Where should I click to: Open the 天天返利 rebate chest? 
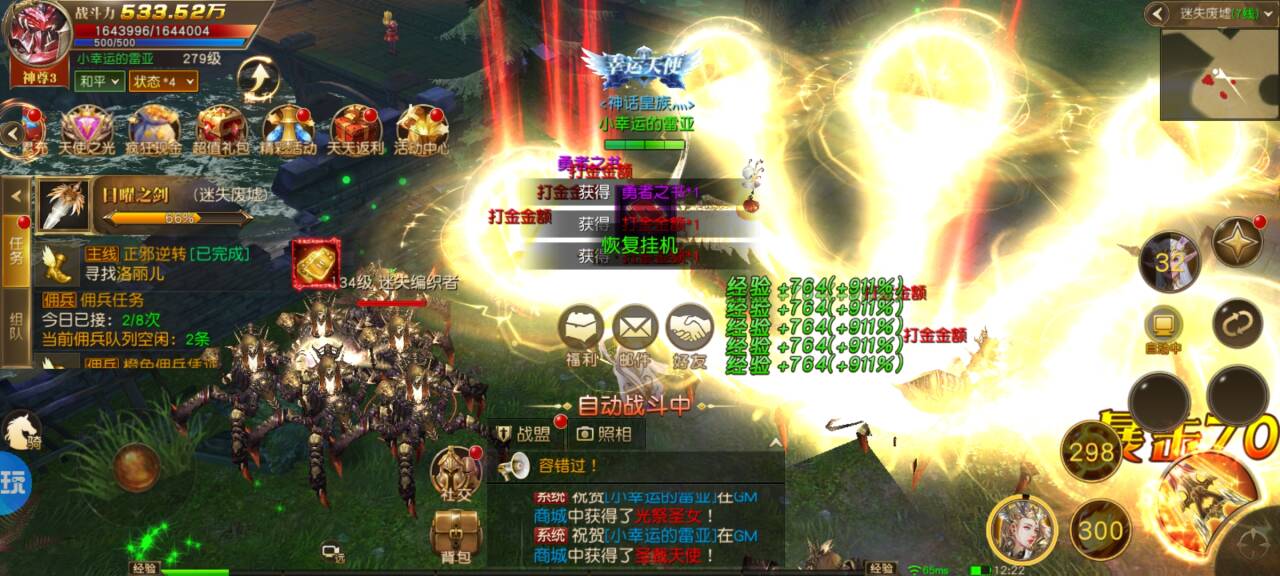[356, 128]
